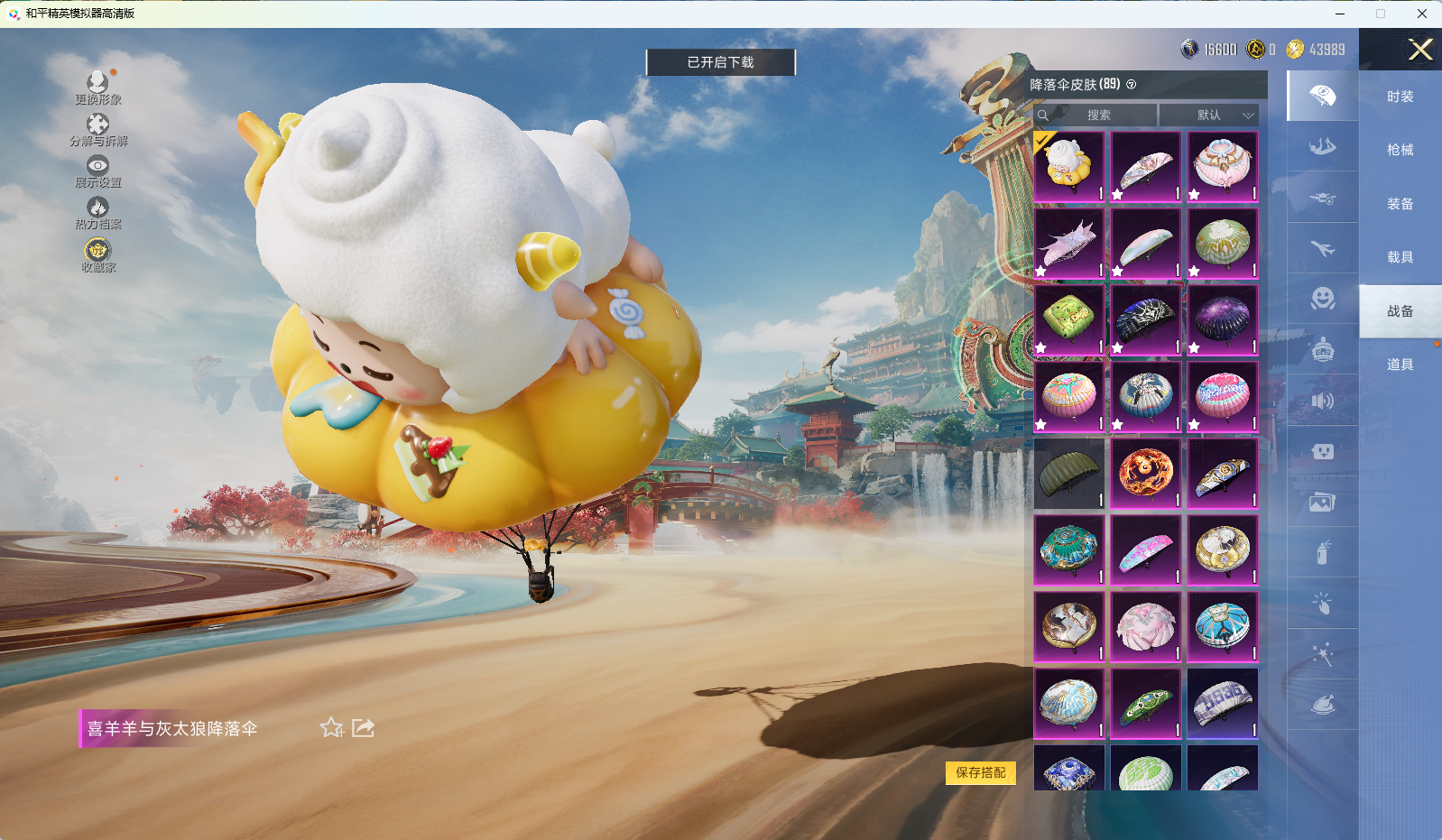Select the 装备 equipment tab
This screenshot has height=840, width=1442.
pyautogui.click(x=1400, y=204)
